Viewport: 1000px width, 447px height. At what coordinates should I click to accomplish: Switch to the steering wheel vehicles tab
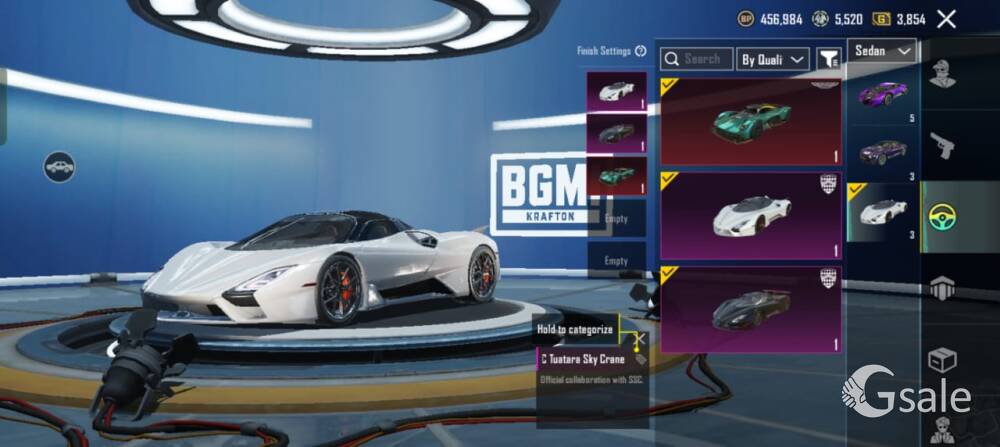[942, 215]
